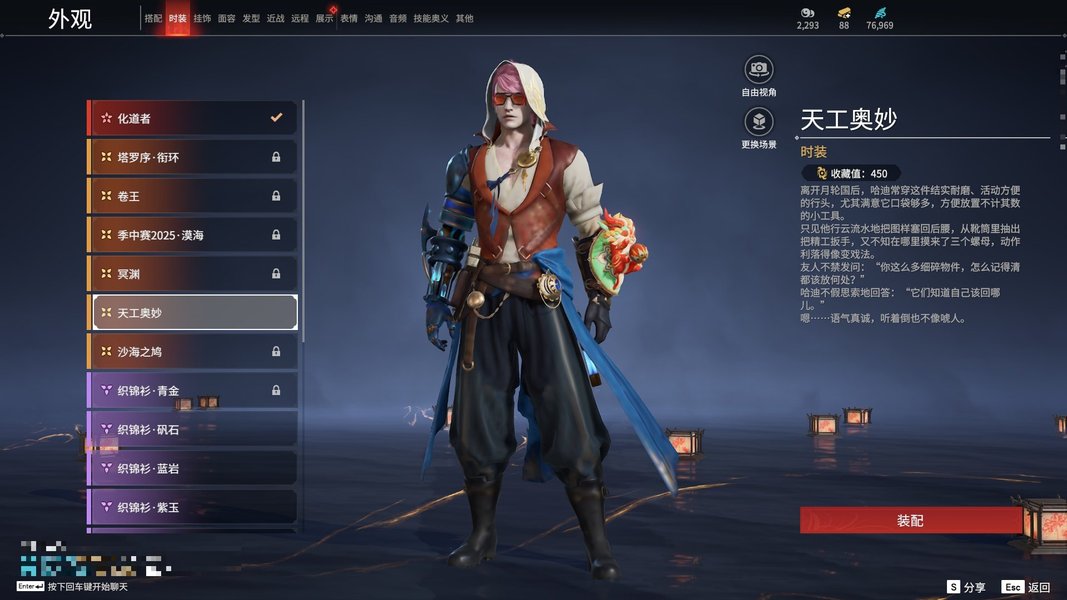Show the 表情 tab
The image size is (1067, 600).
tap(349, 19)
